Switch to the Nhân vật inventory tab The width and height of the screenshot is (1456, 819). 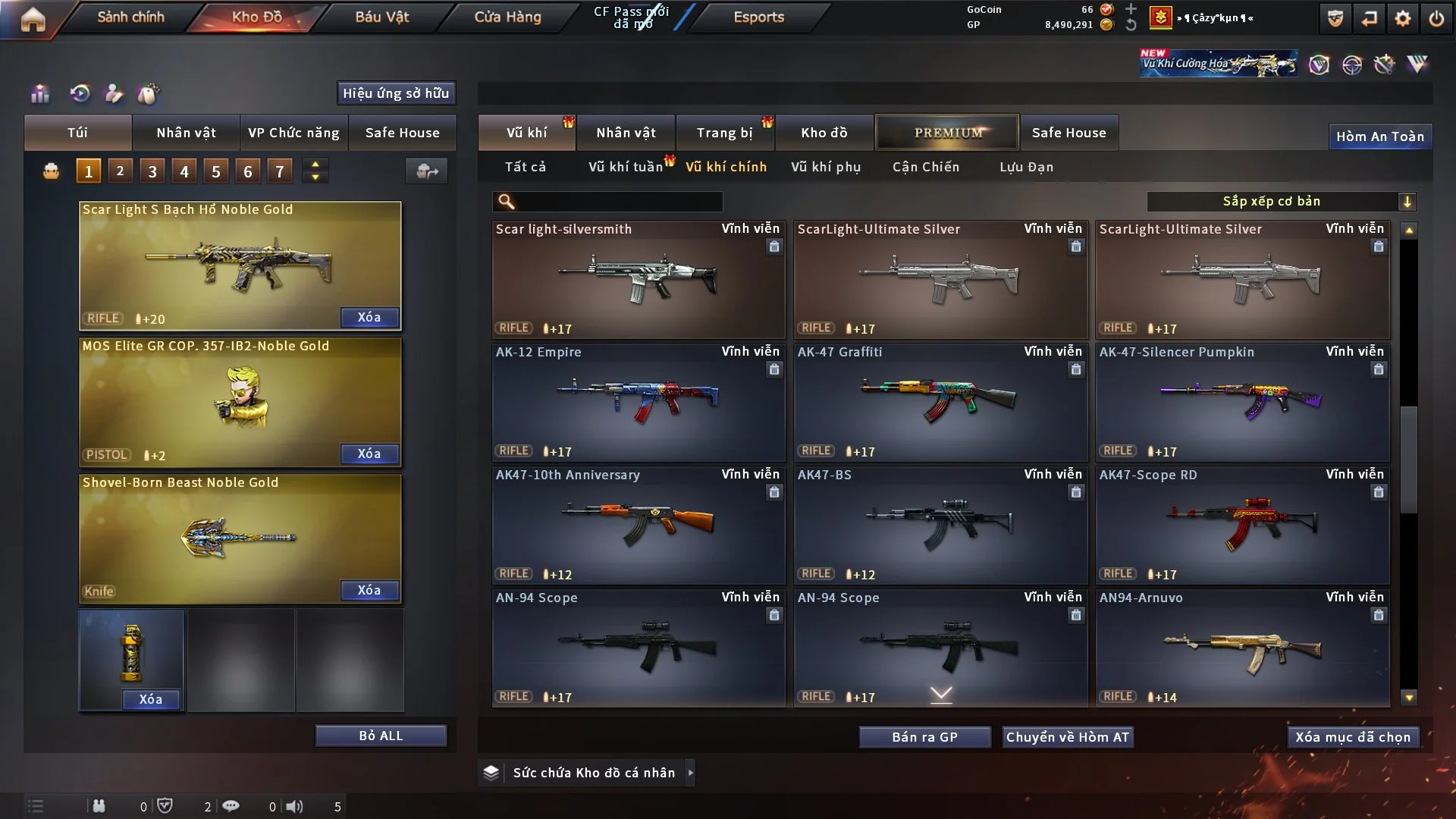626,133
